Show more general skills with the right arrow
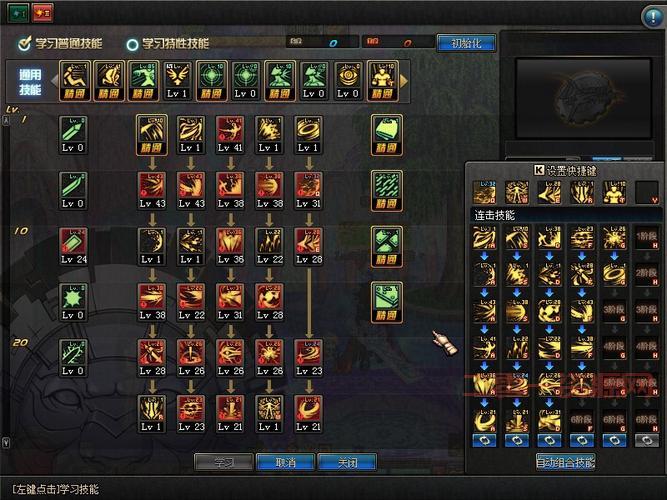 (404, 80)
